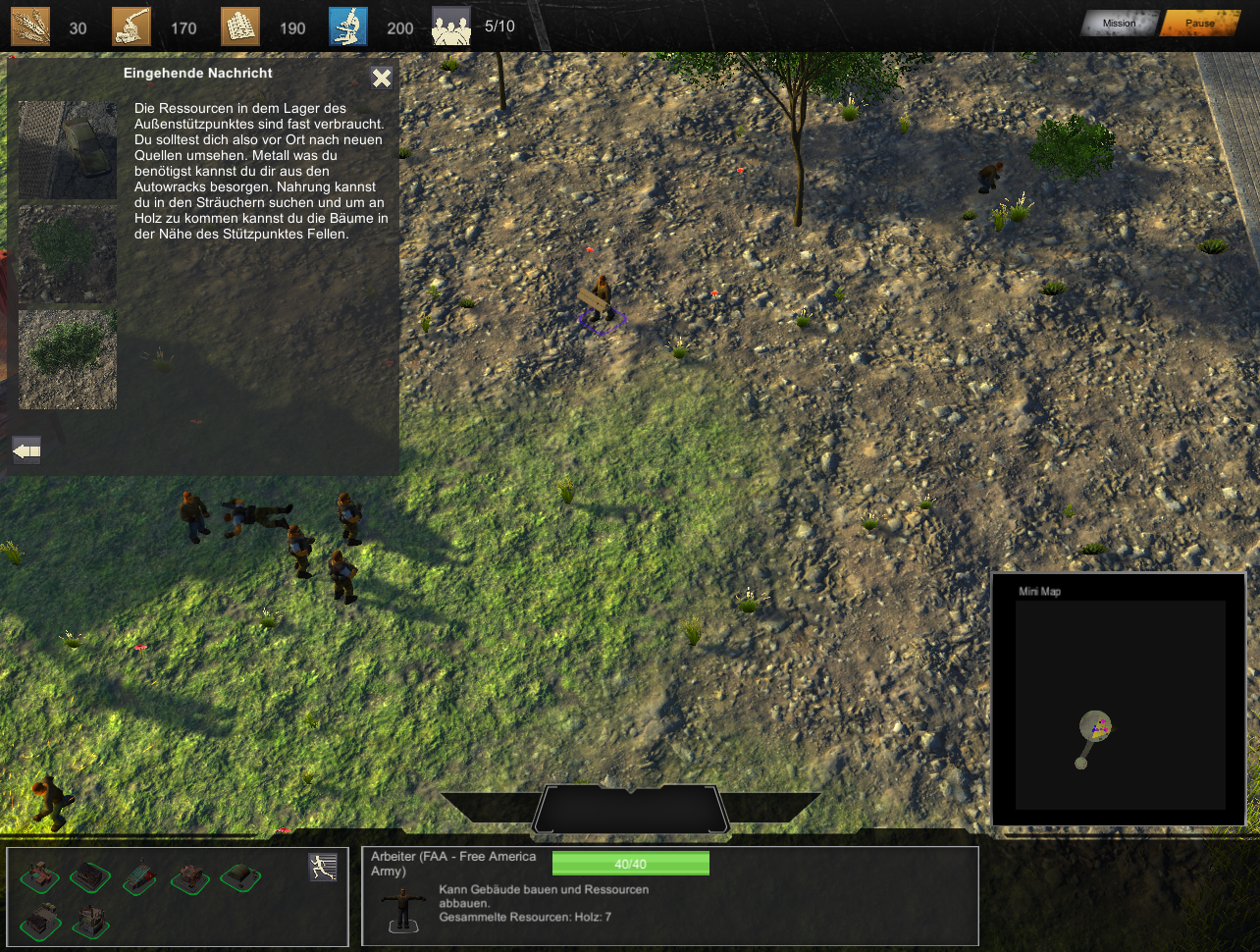Select the rusty brown shack building icon

[190, 876]
